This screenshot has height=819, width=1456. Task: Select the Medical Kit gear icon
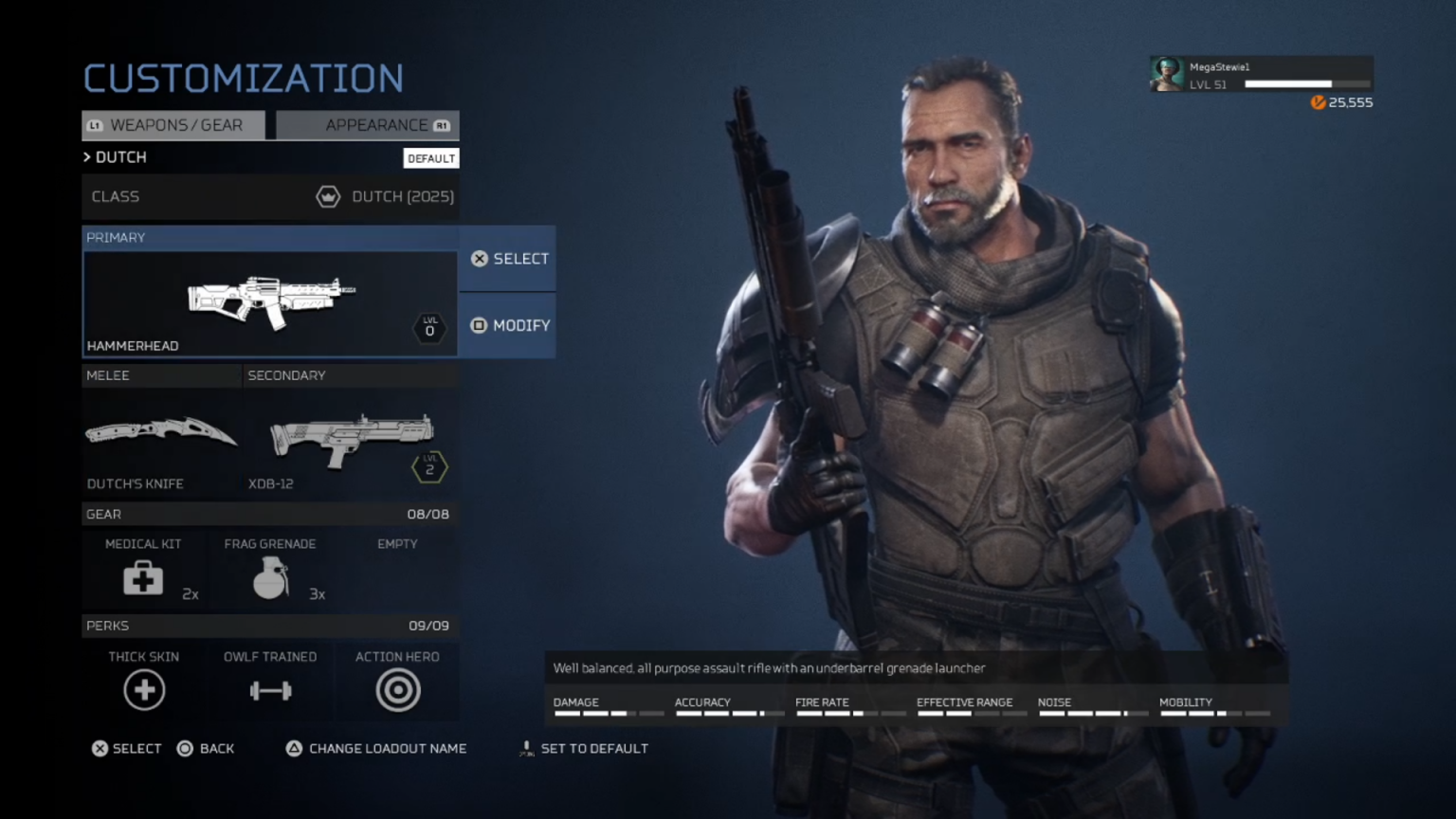coord(142,578)
